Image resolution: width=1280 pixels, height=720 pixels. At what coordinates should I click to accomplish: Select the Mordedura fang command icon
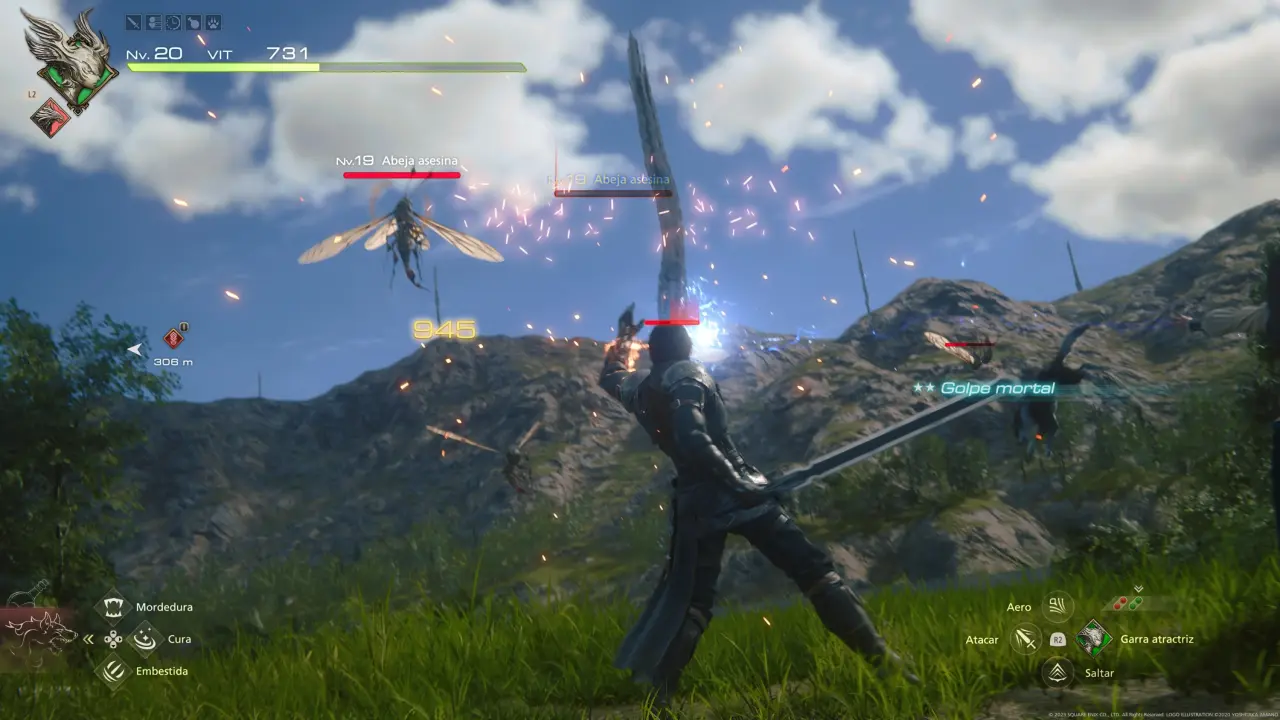pos(113,606)
